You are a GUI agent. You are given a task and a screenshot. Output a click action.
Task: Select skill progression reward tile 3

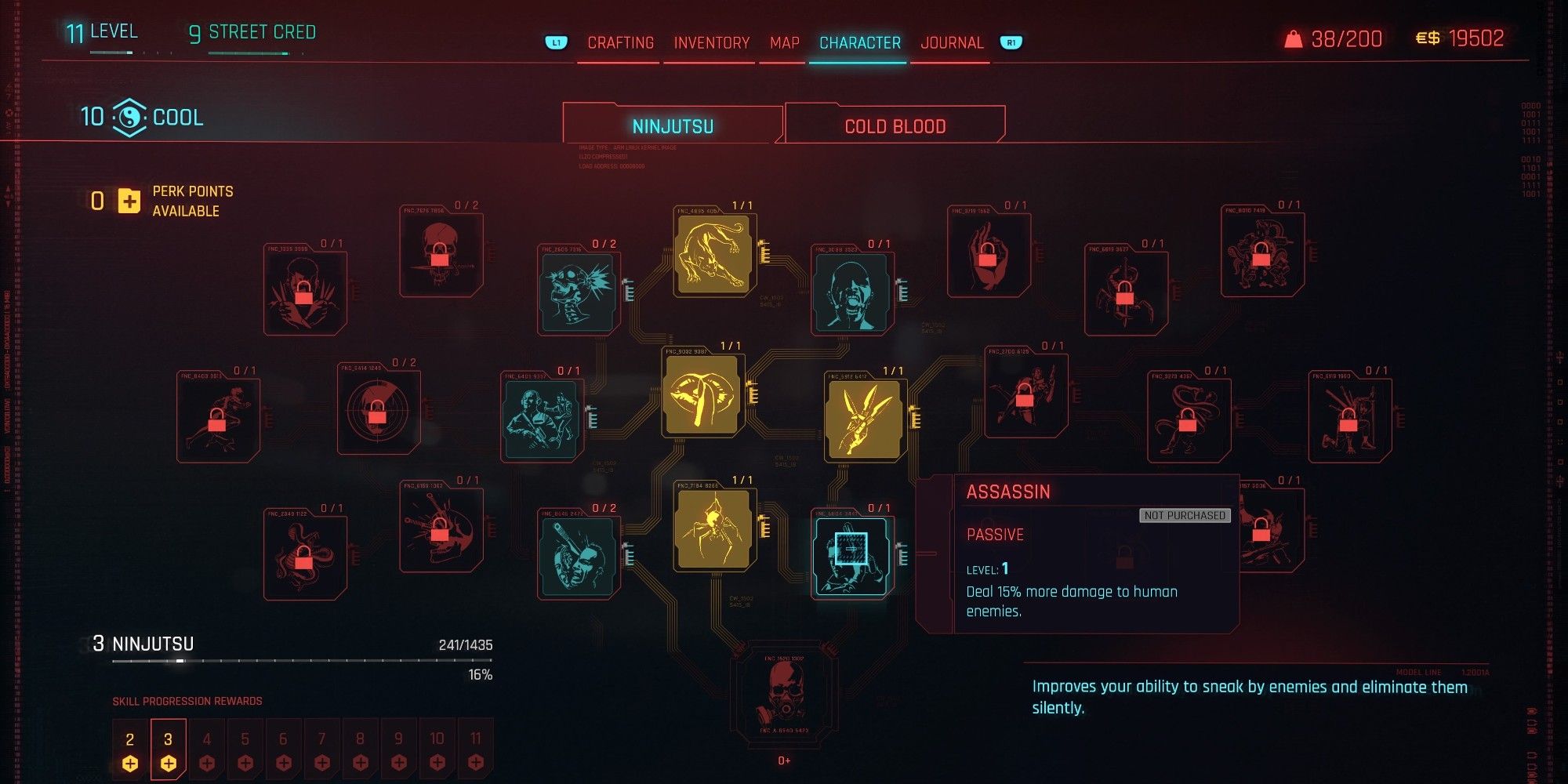pos(167,749)
